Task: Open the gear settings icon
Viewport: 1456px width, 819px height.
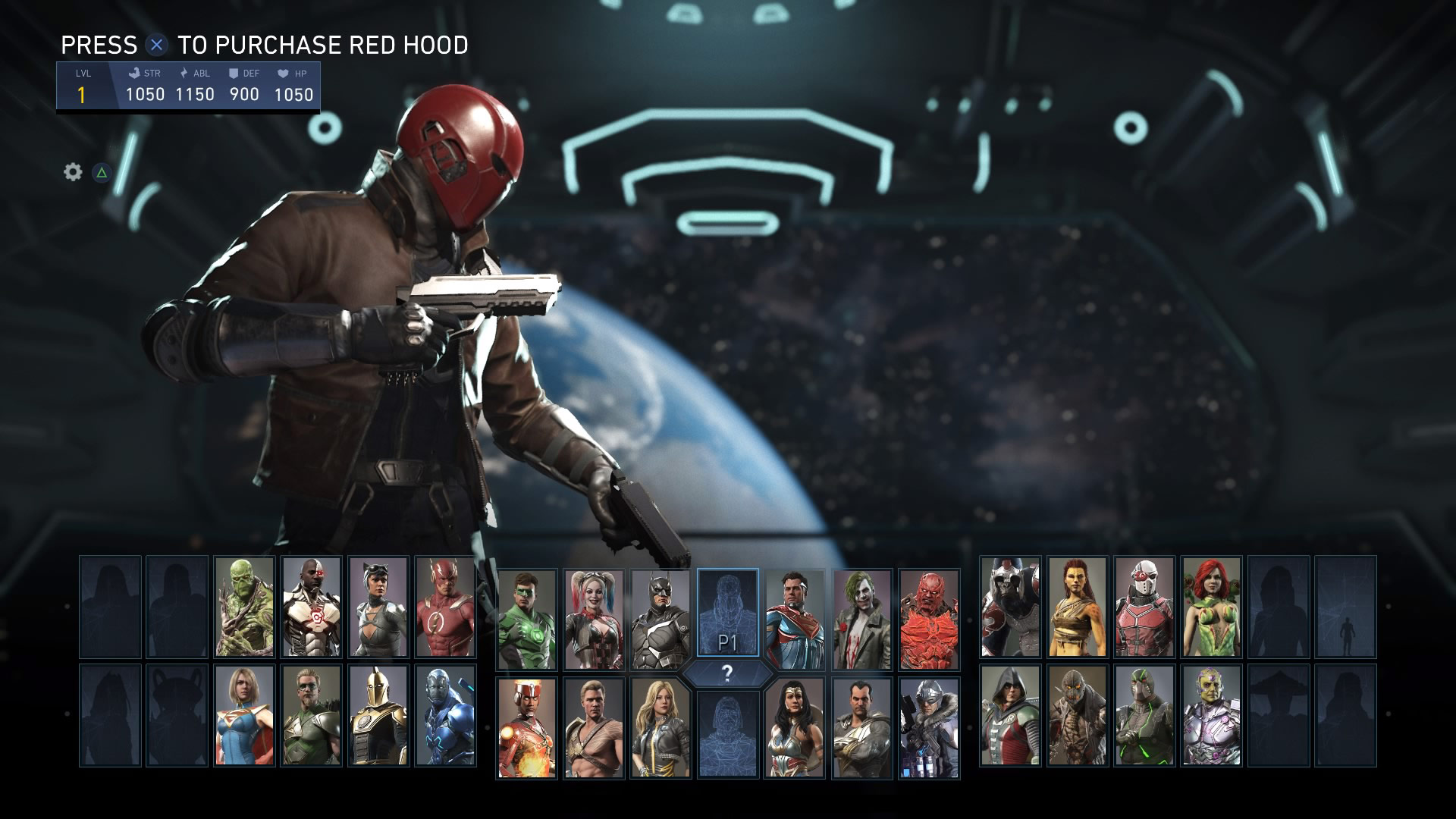Action: pyautogui.click(x=73, y=172)
